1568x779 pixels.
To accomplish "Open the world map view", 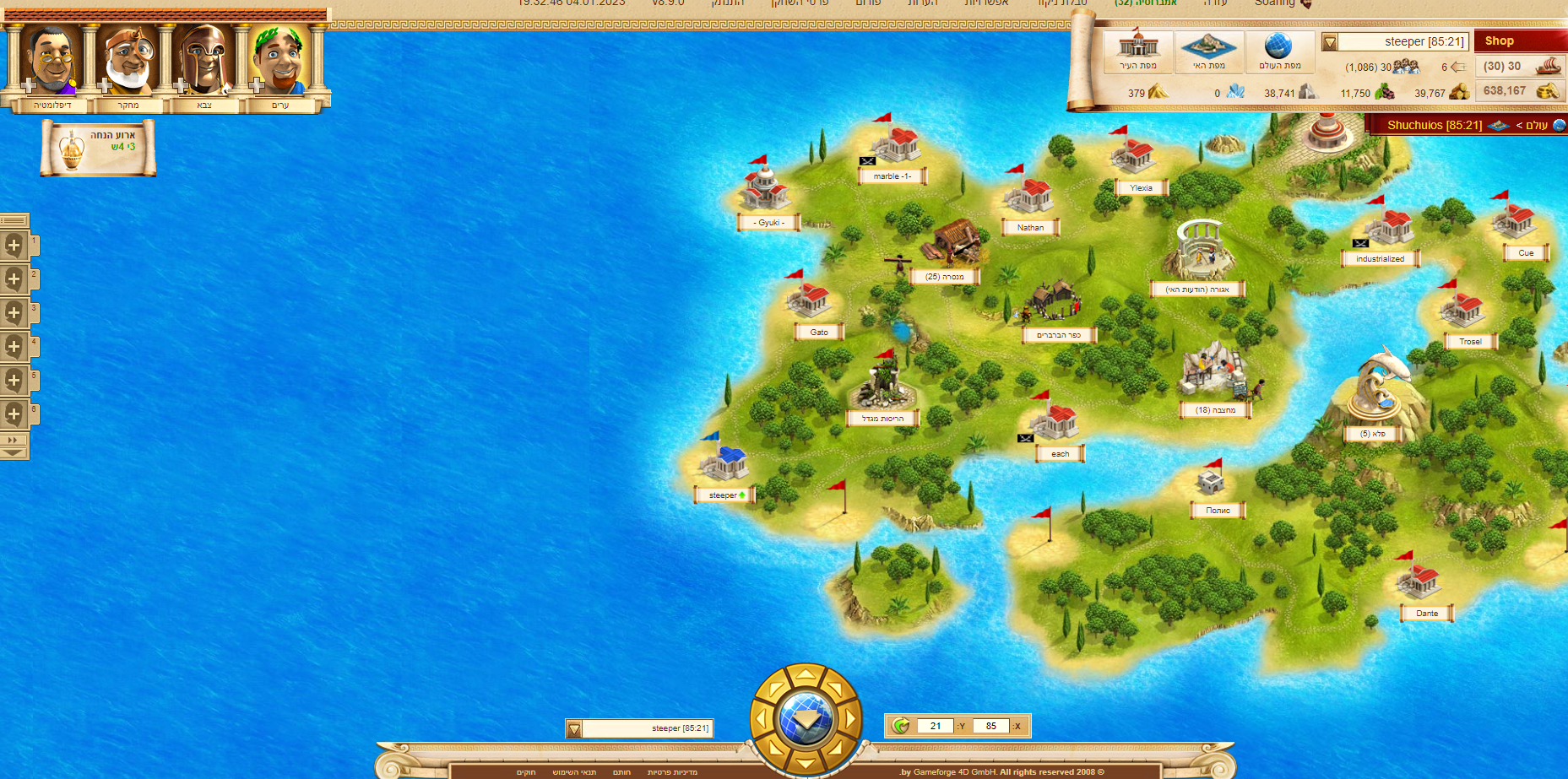I will (x=1279, y=51).
